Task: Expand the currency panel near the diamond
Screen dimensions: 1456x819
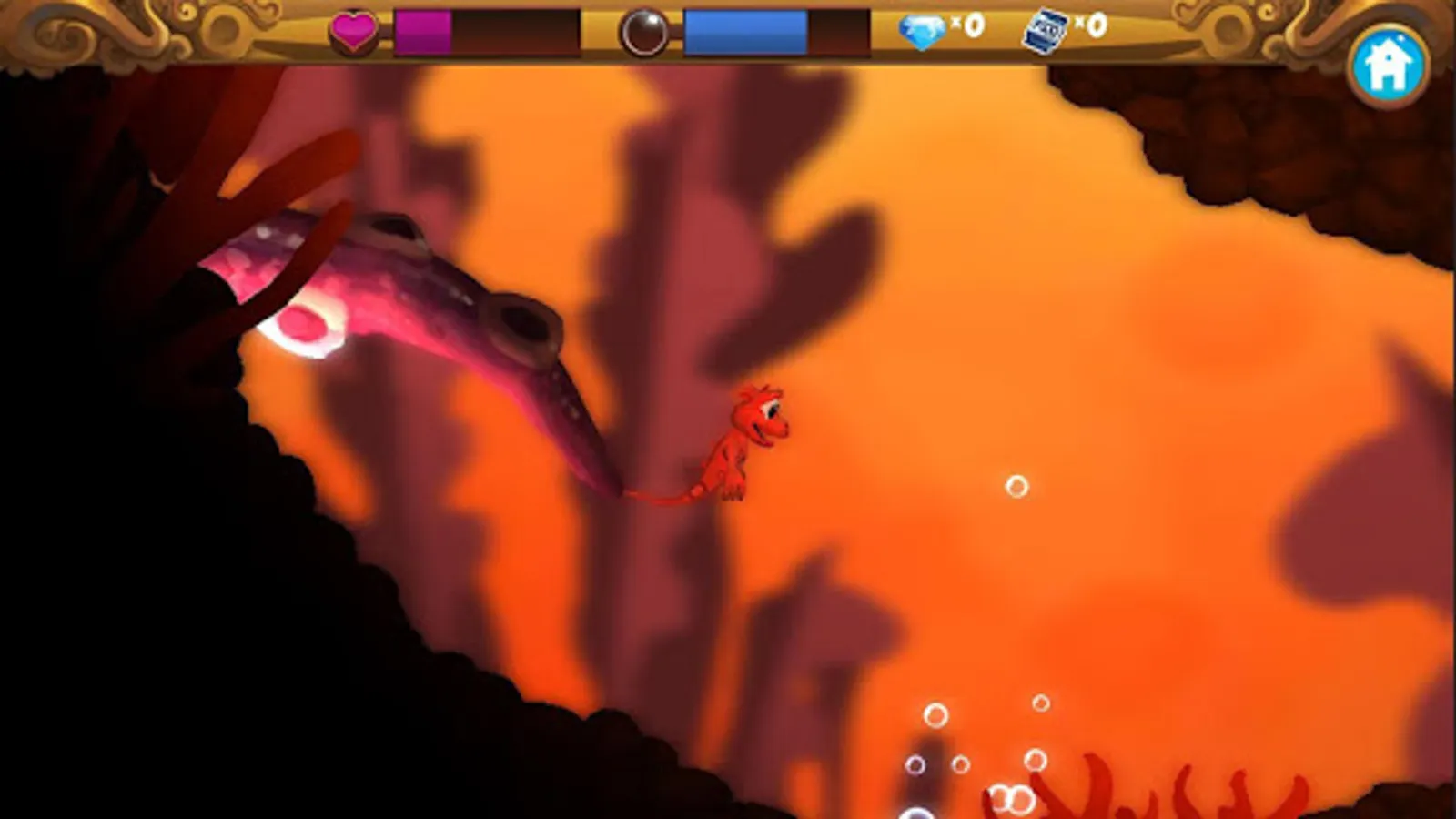Action: tap(942, 27)
